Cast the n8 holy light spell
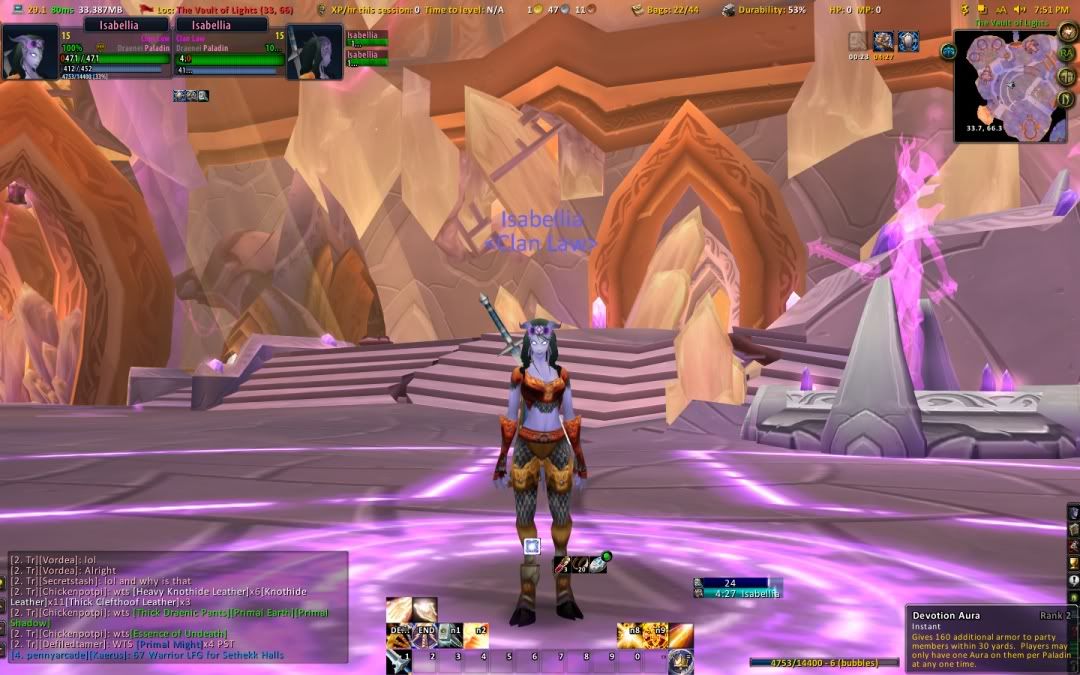Screen dimensions: 1080x675 pyautogui.click(x=630, y=634)
